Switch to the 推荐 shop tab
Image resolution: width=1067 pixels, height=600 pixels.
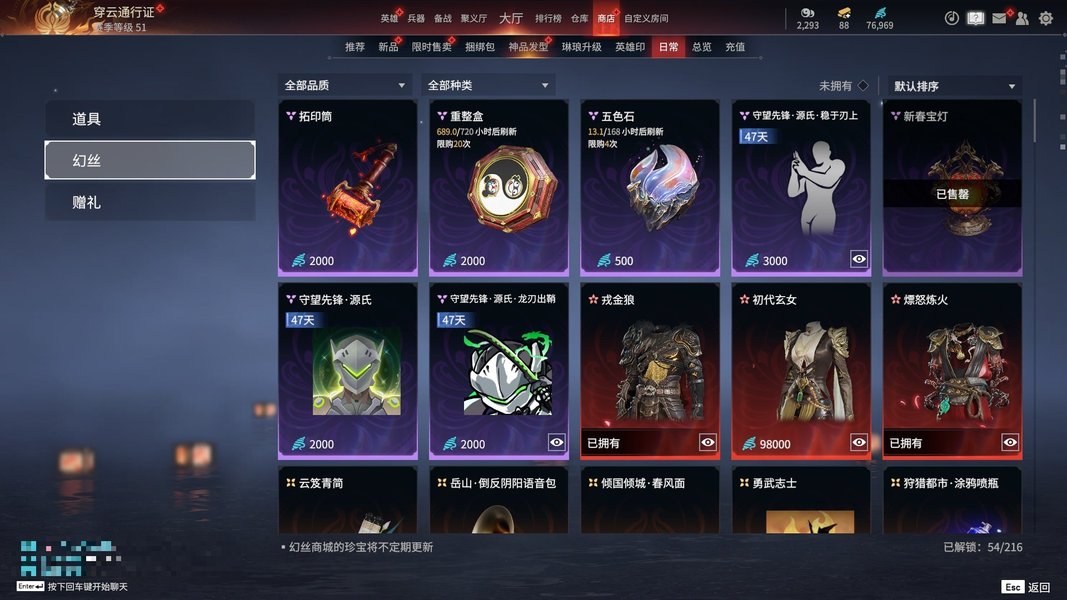pyautogui.click(x=355, y=47)
